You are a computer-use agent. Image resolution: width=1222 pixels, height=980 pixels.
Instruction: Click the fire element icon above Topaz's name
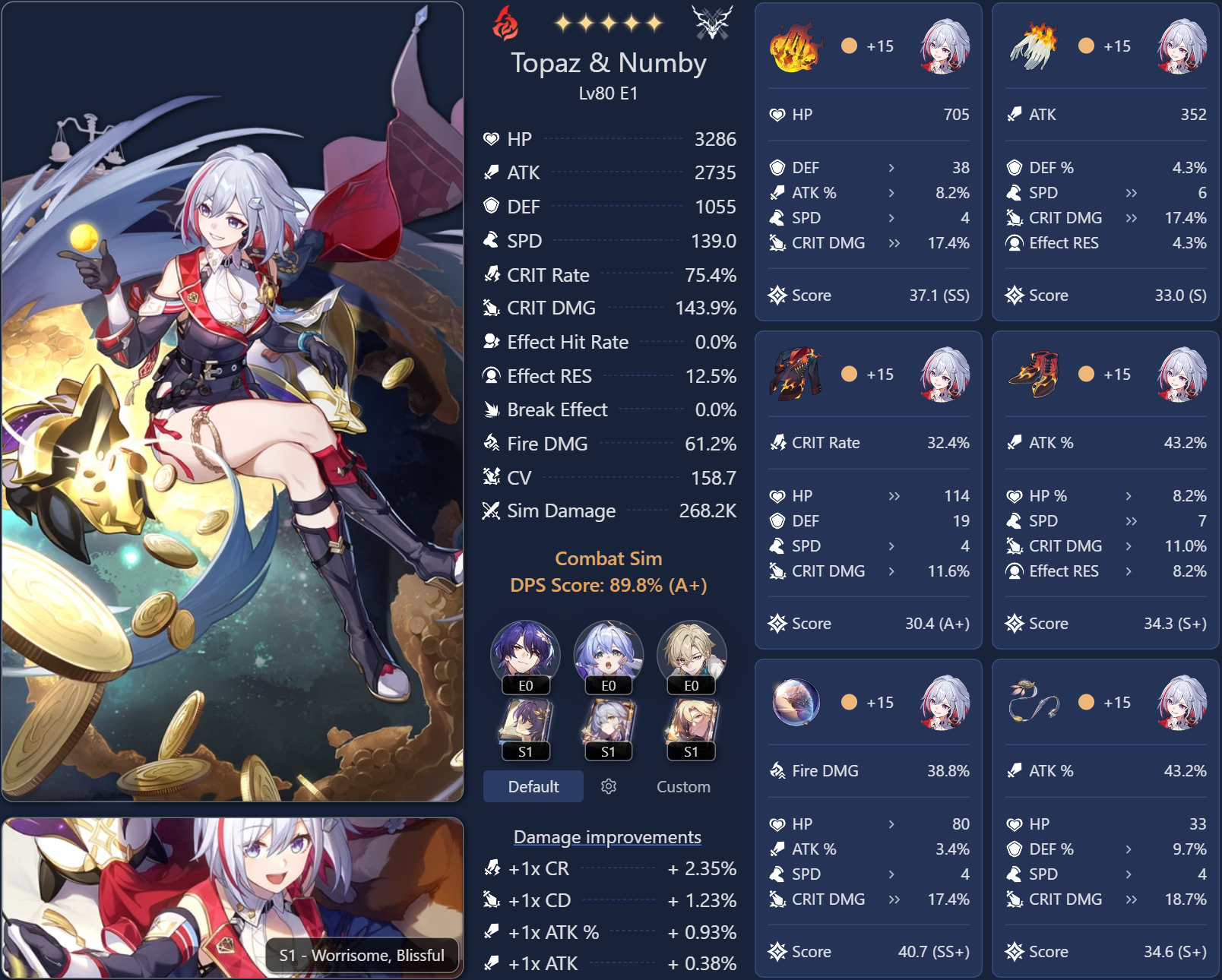(505, 24)
